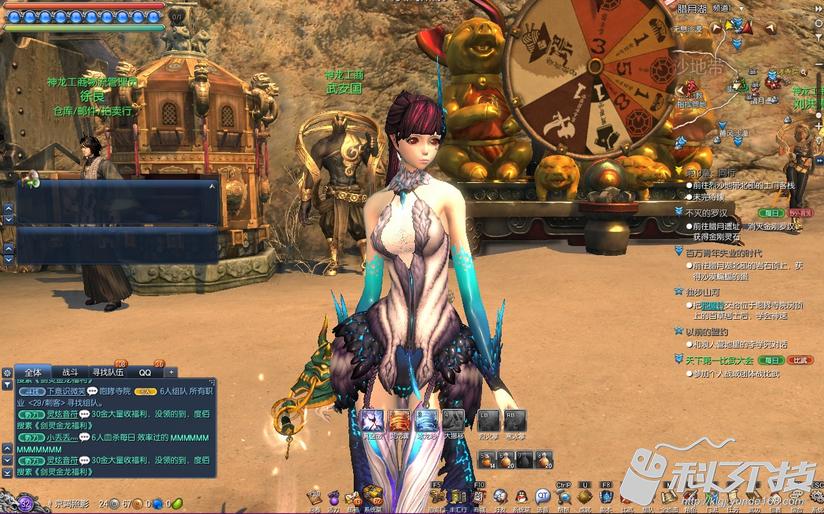
Task: Activate the blue ice skill icon
Action: pos(425,420)
